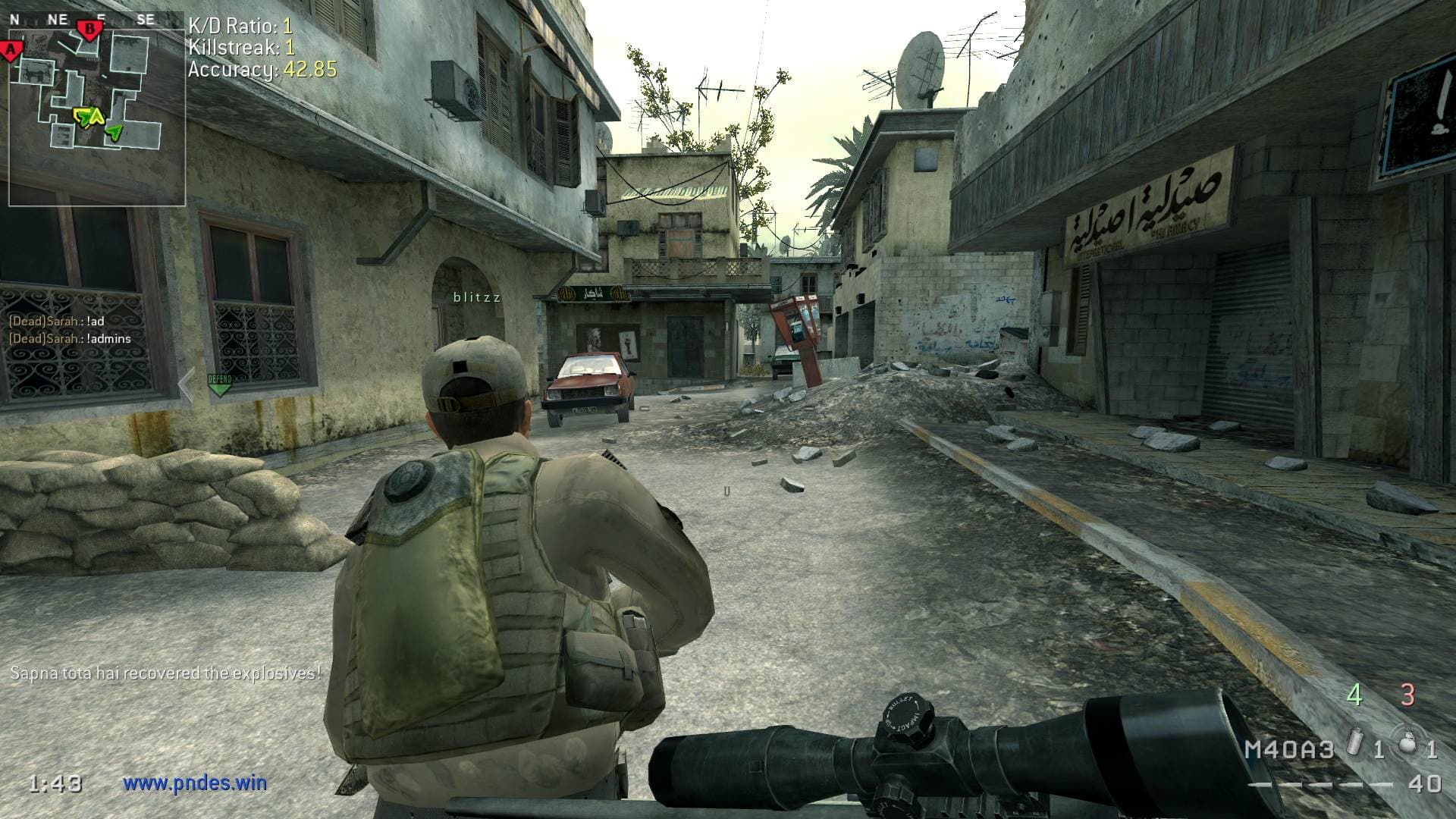1456x819 pixels.
Task: Click the minimap in the corner
Action: coord(97,110)
